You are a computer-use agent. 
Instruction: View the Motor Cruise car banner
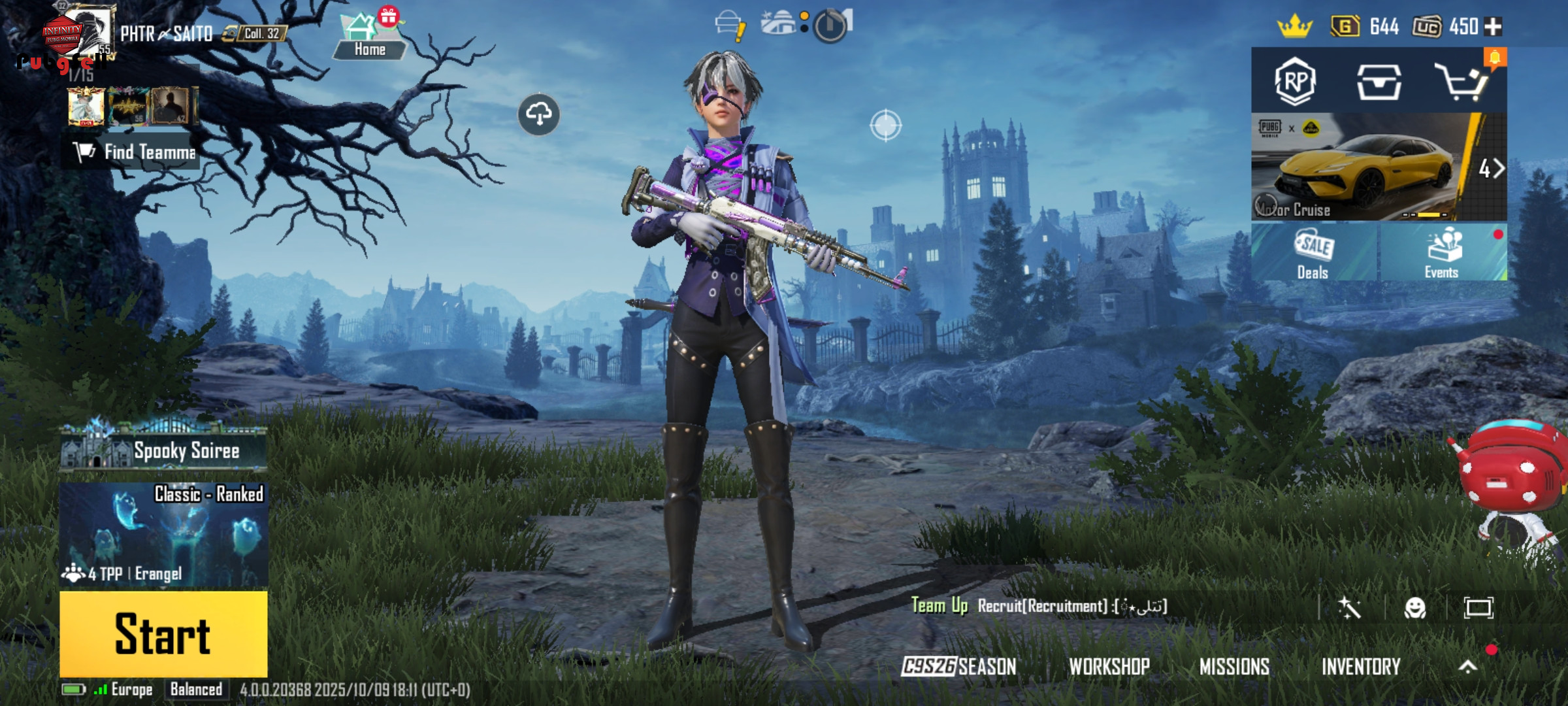pyautogui.click(x=1359, y=168)
